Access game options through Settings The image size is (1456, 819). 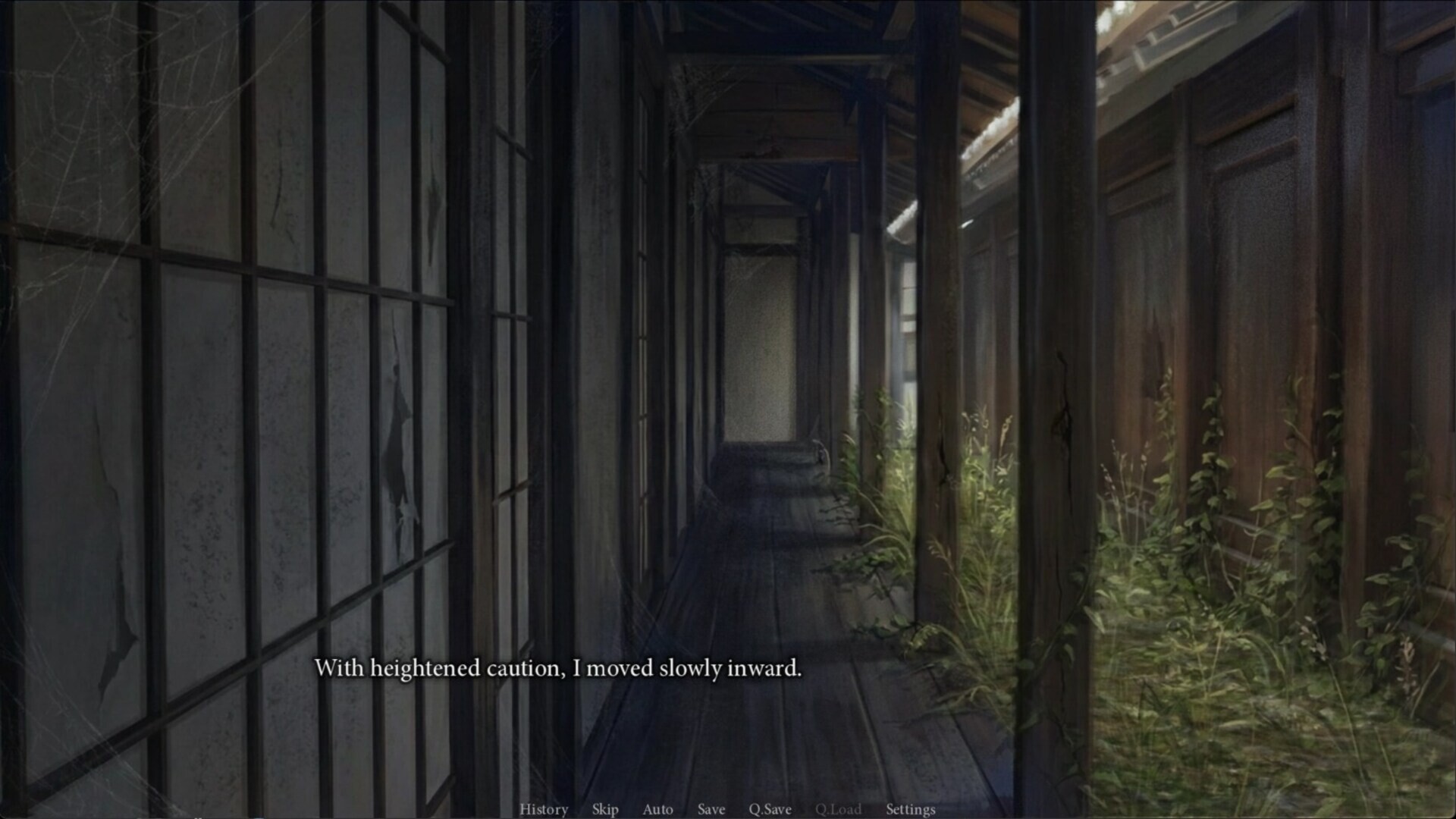911,809
